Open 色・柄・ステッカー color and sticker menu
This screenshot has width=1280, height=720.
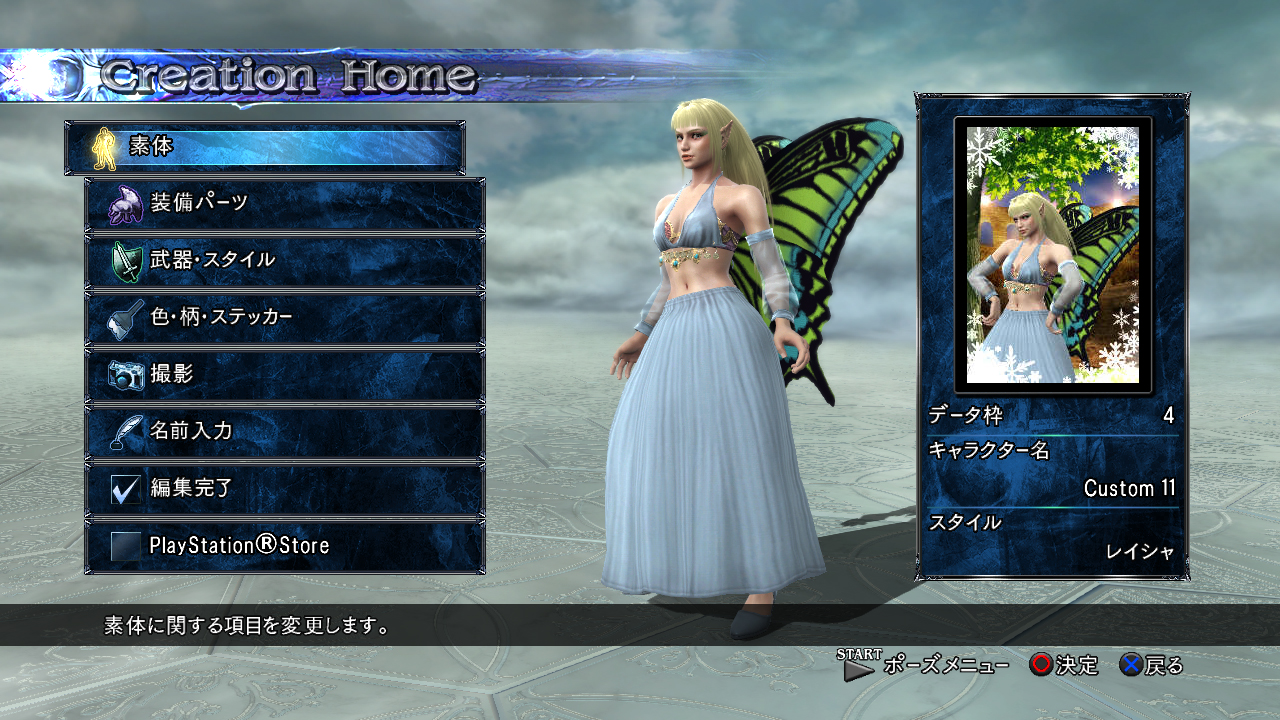(x=285, y=318)
